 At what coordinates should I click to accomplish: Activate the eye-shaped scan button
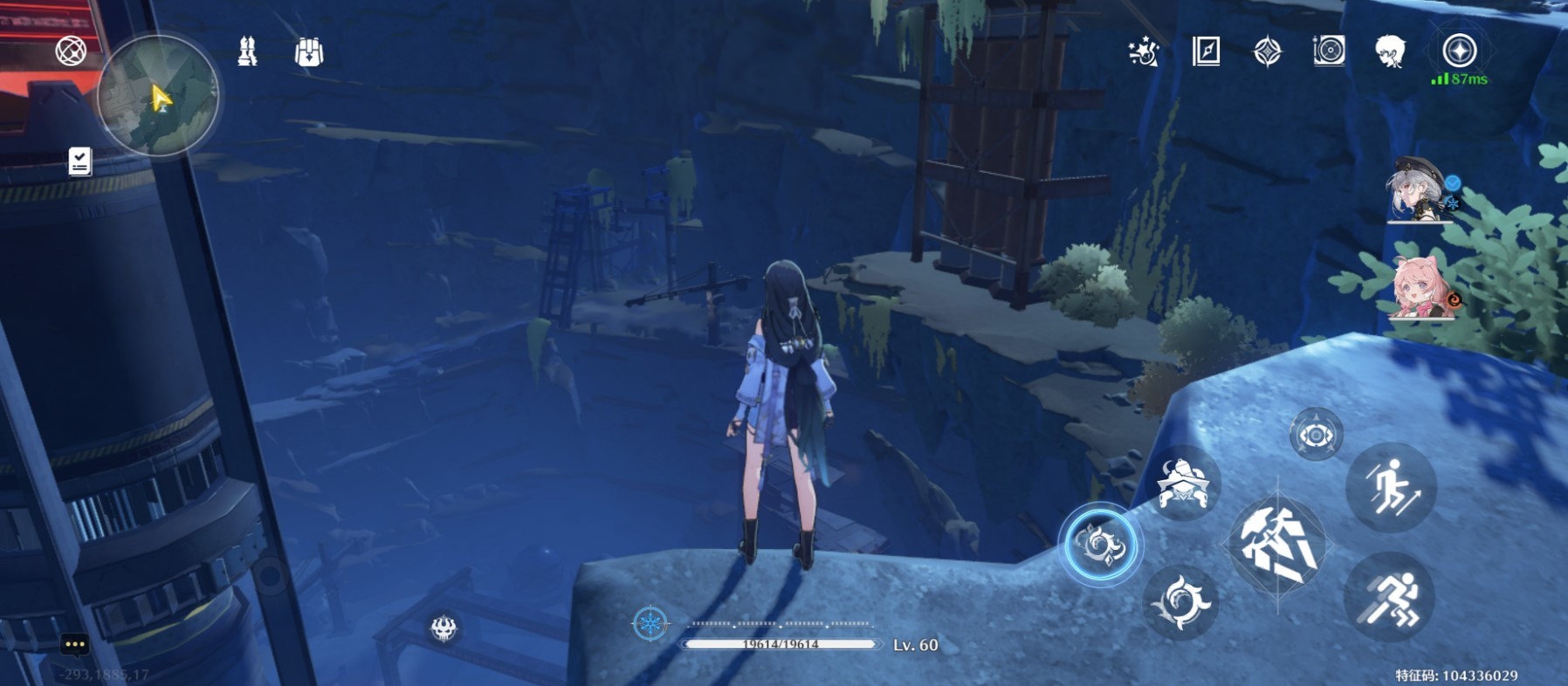click(x=1316, y=434)
